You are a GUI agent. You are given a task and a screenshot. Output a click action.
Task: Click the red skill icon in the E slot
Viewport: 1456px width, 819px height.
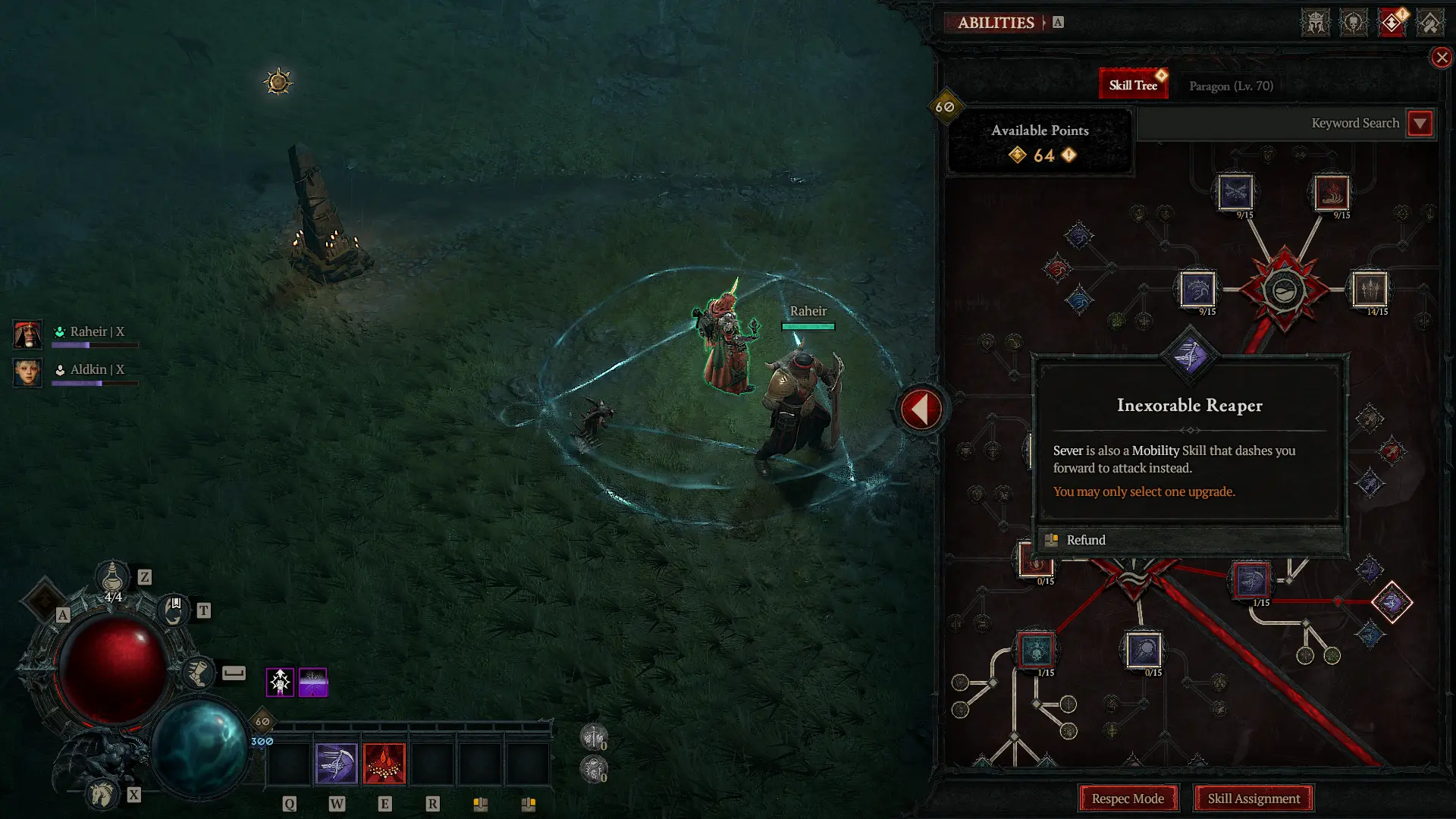(384, 763)
